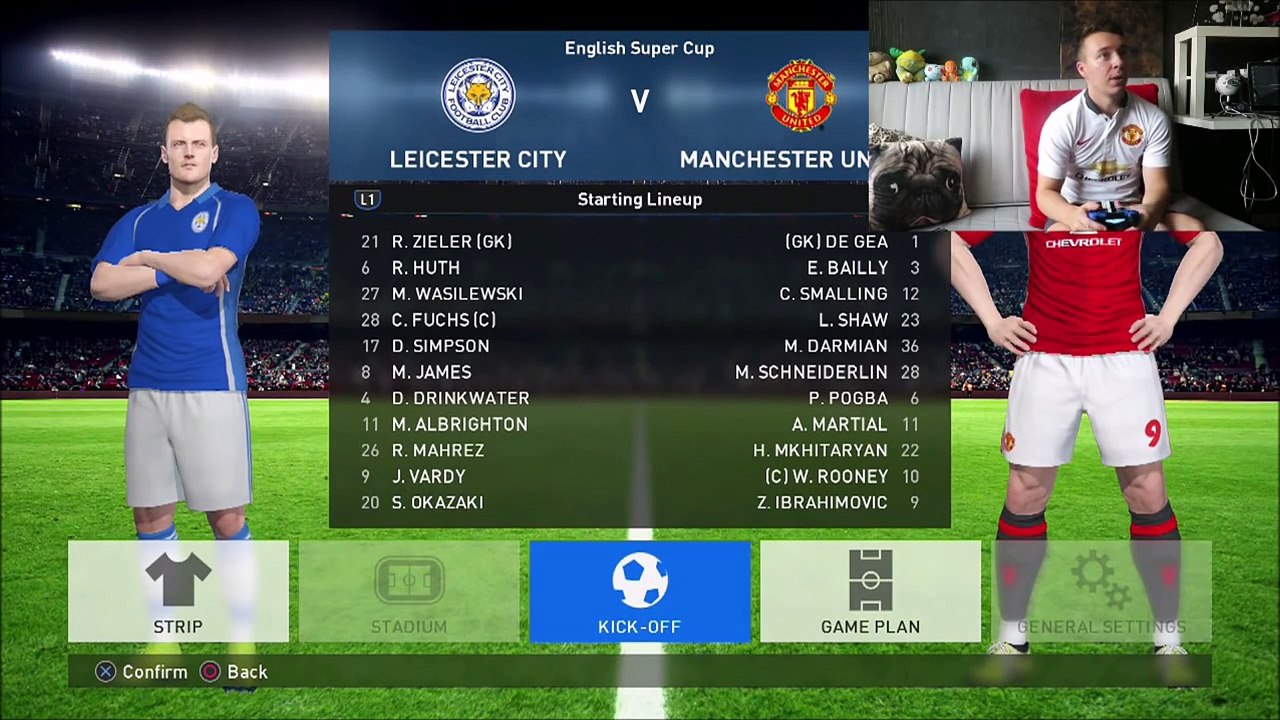Open the Game Plan tile
This screenshot has width=1280, height=720.
(x=870, y=592)
